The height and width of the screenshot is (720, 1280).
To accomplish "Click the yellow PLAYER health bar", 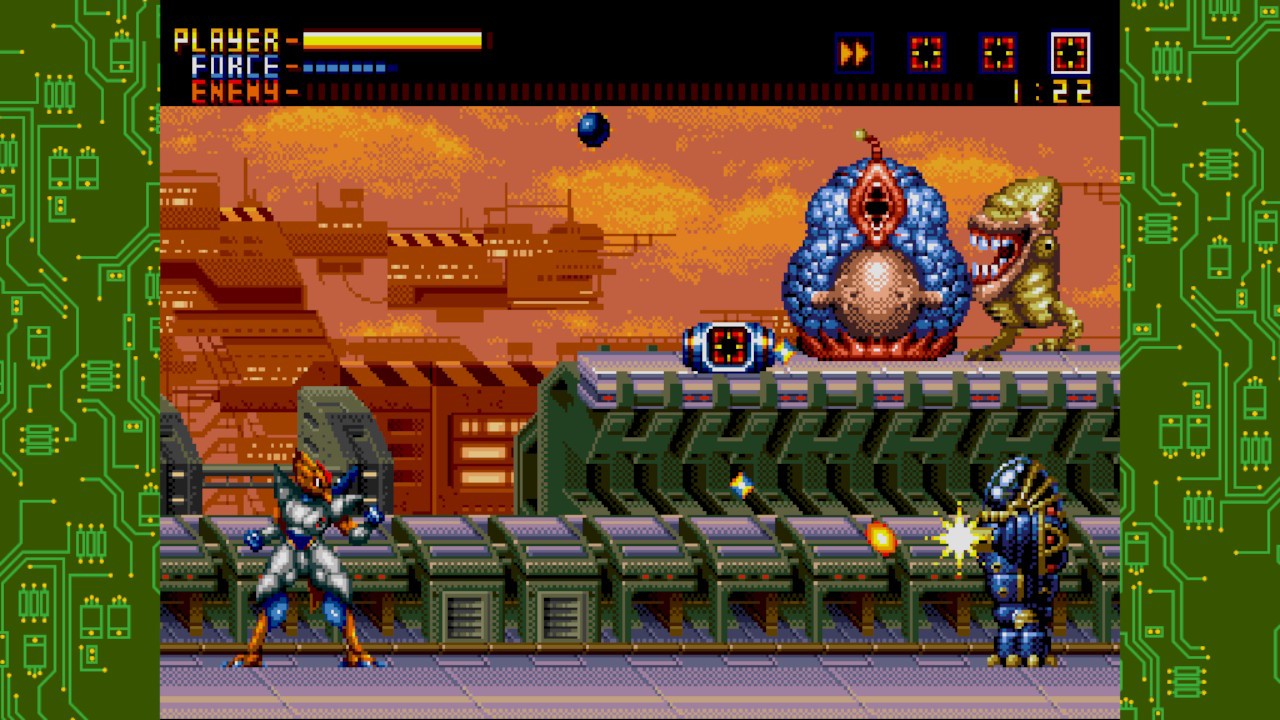I will [x=390, y=40].
